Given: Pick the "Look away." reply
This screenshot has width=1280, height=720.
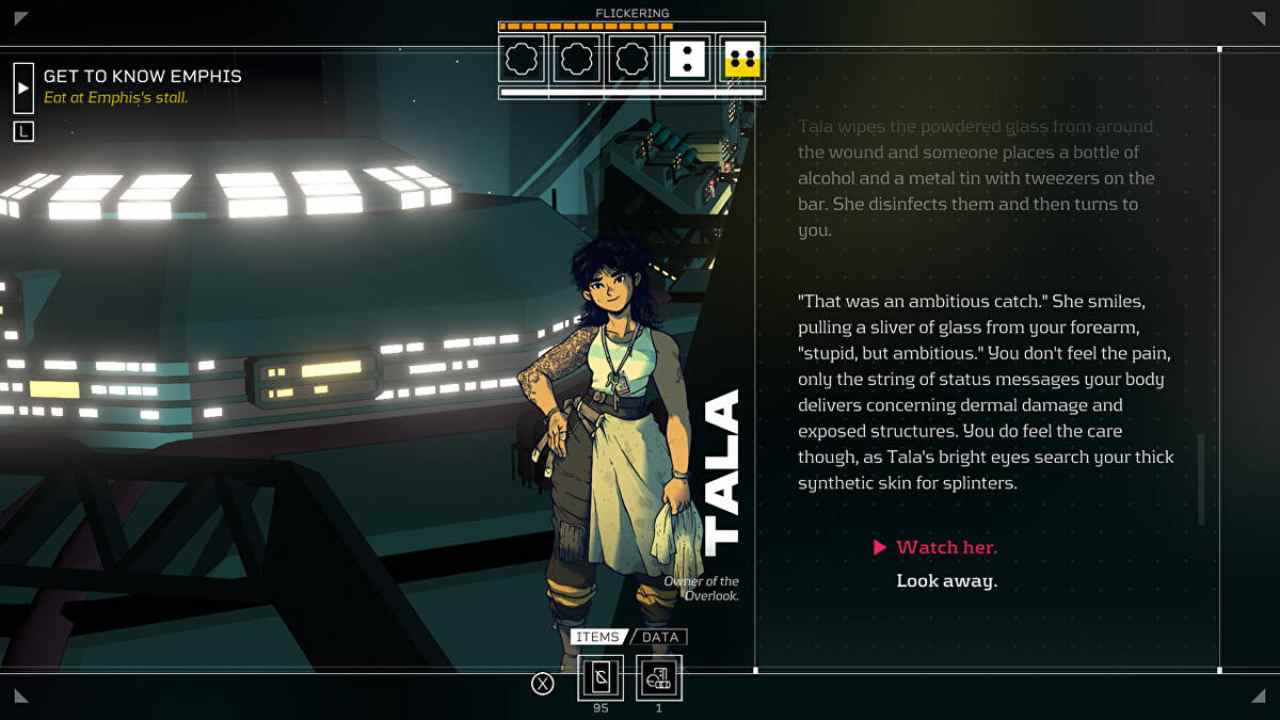Looking at the screenshot, I should pyautogui.click(x=946, y=581).
